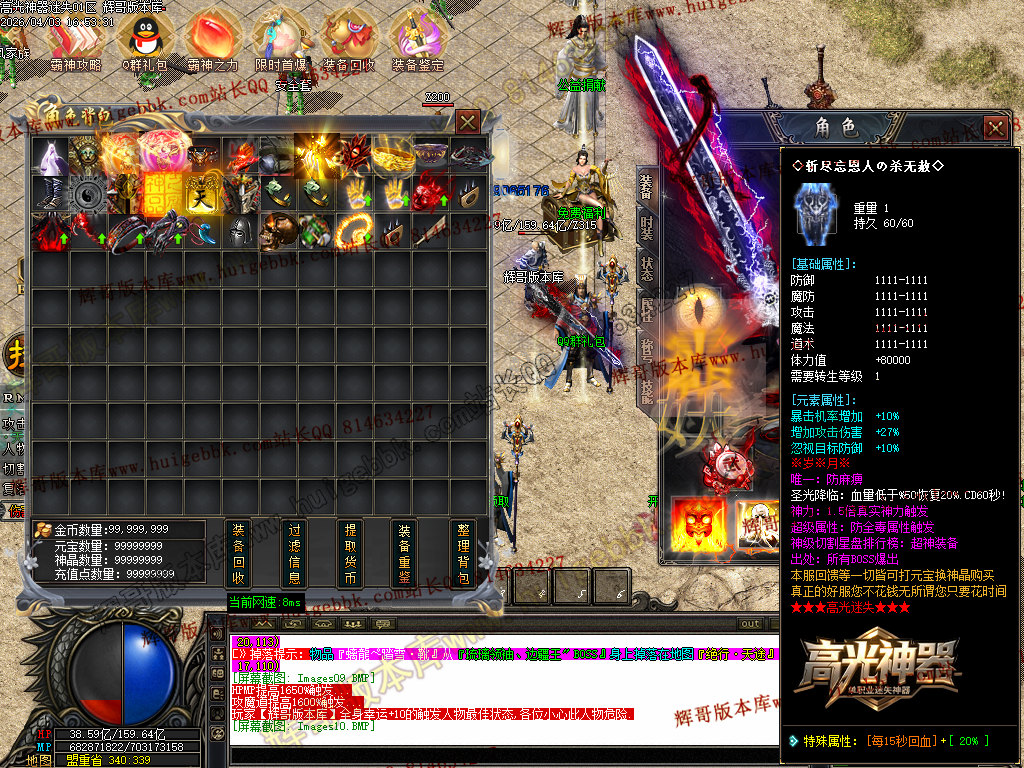Claim the Q群礼包 penguin gift
Image resolution: width=1024 pixels, height=768 pixels.
point(140,40)
